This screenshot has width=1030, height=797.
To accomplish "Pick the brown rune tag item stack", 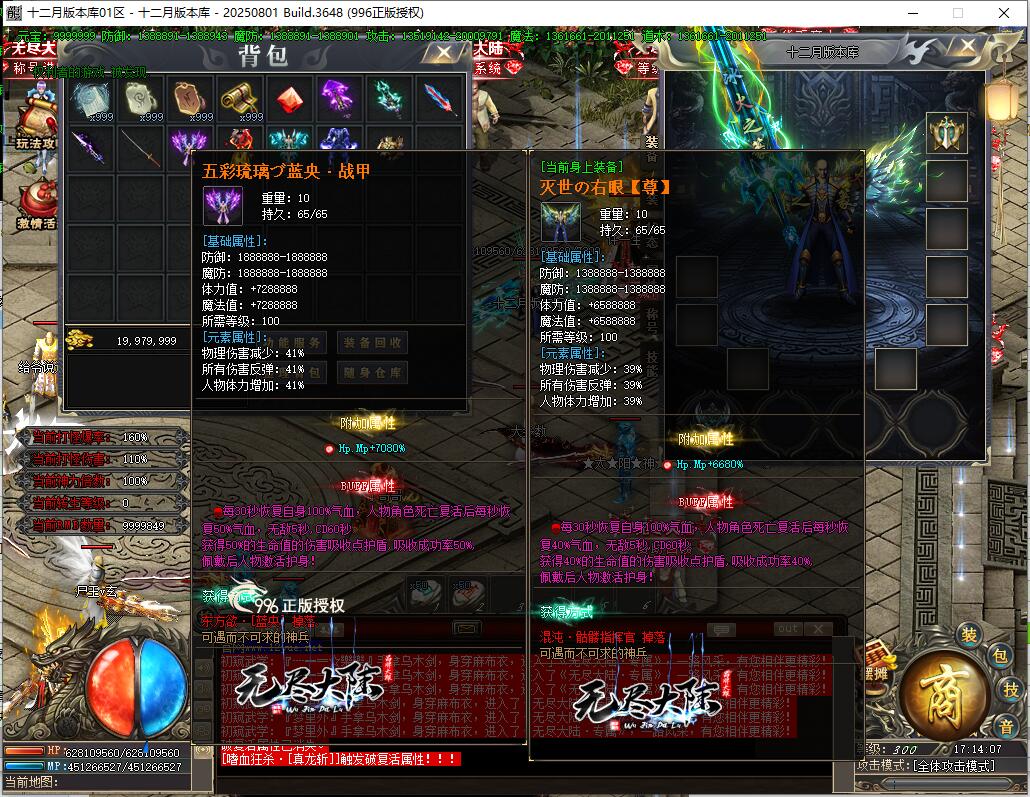I will click(x=190, y=99).
